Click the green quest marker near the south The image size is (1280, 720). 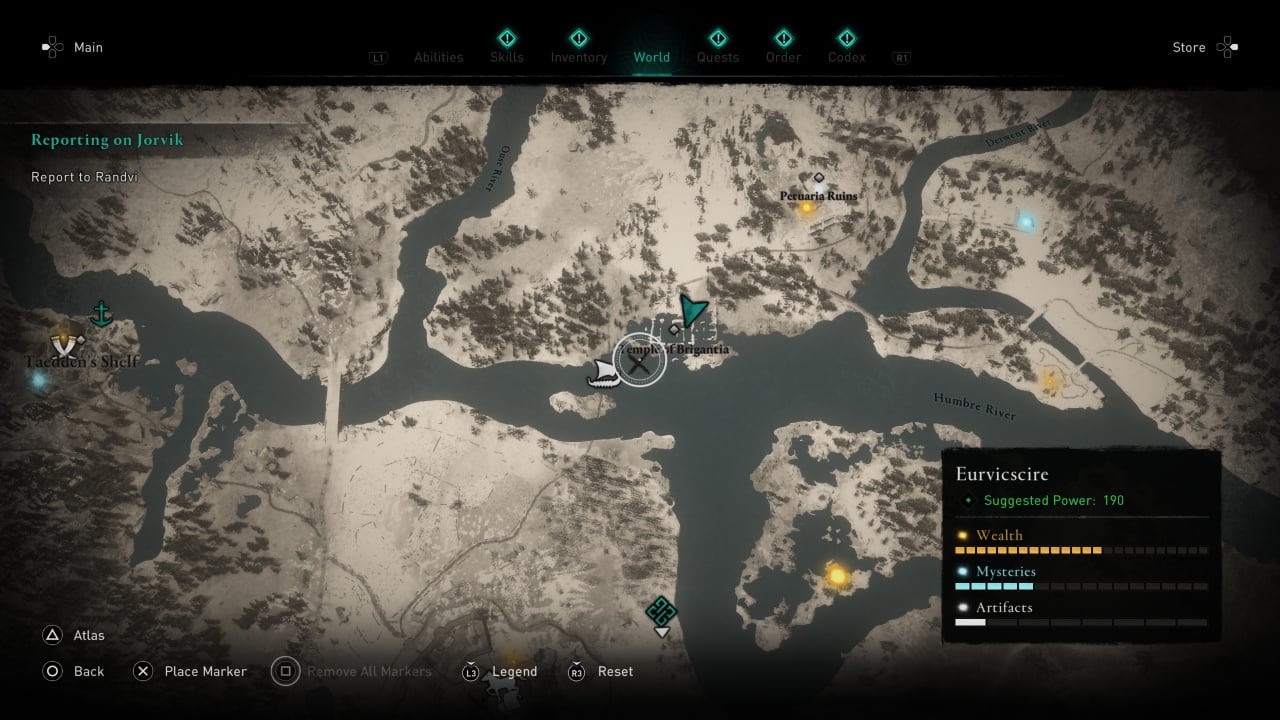pos(661,611)
